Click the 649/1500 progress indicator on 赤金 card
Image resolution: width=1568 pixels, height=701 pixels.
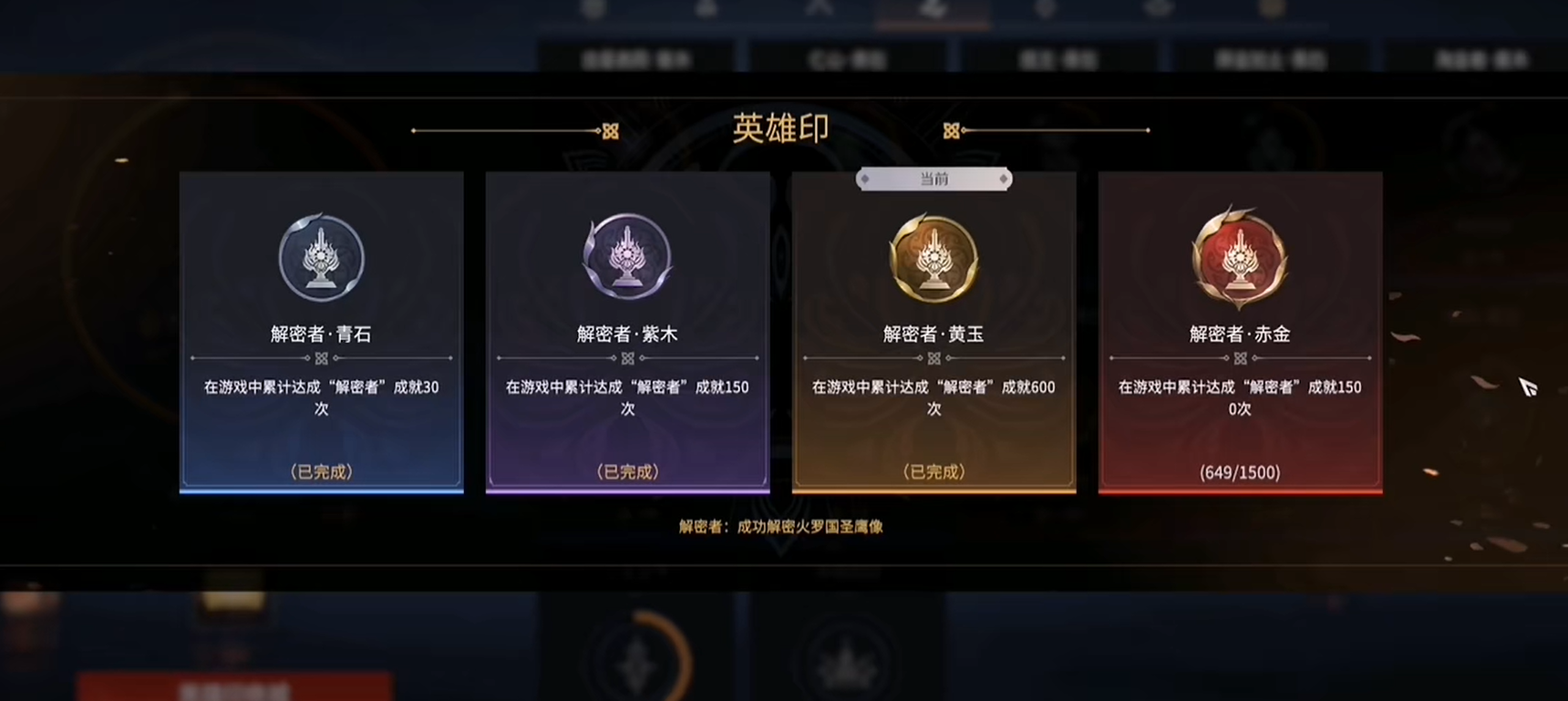tap(1238, 472)
